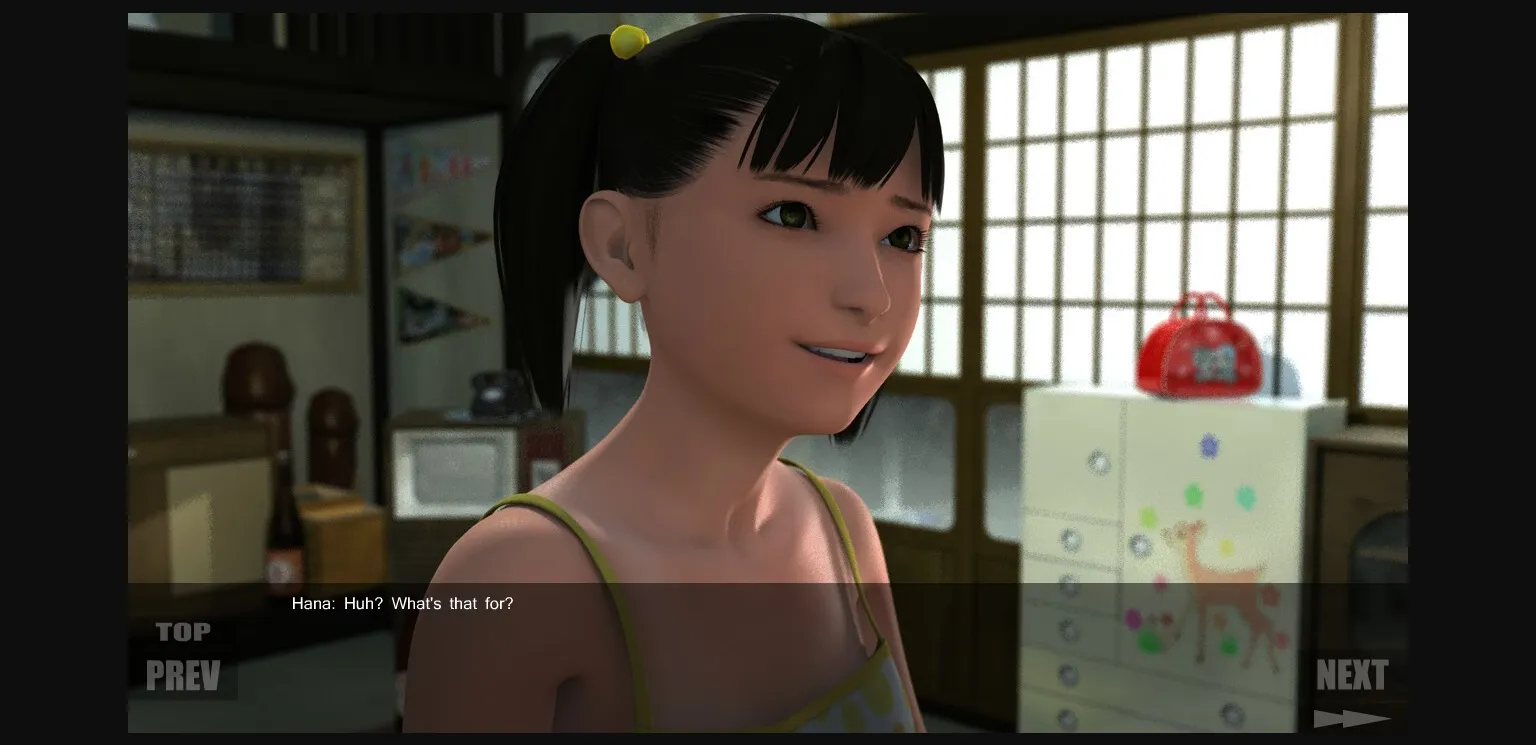The height and width of the screenshot is (745, 1536).
Task: Select the NEXT navigation label
Action: tap(1352, 676)
